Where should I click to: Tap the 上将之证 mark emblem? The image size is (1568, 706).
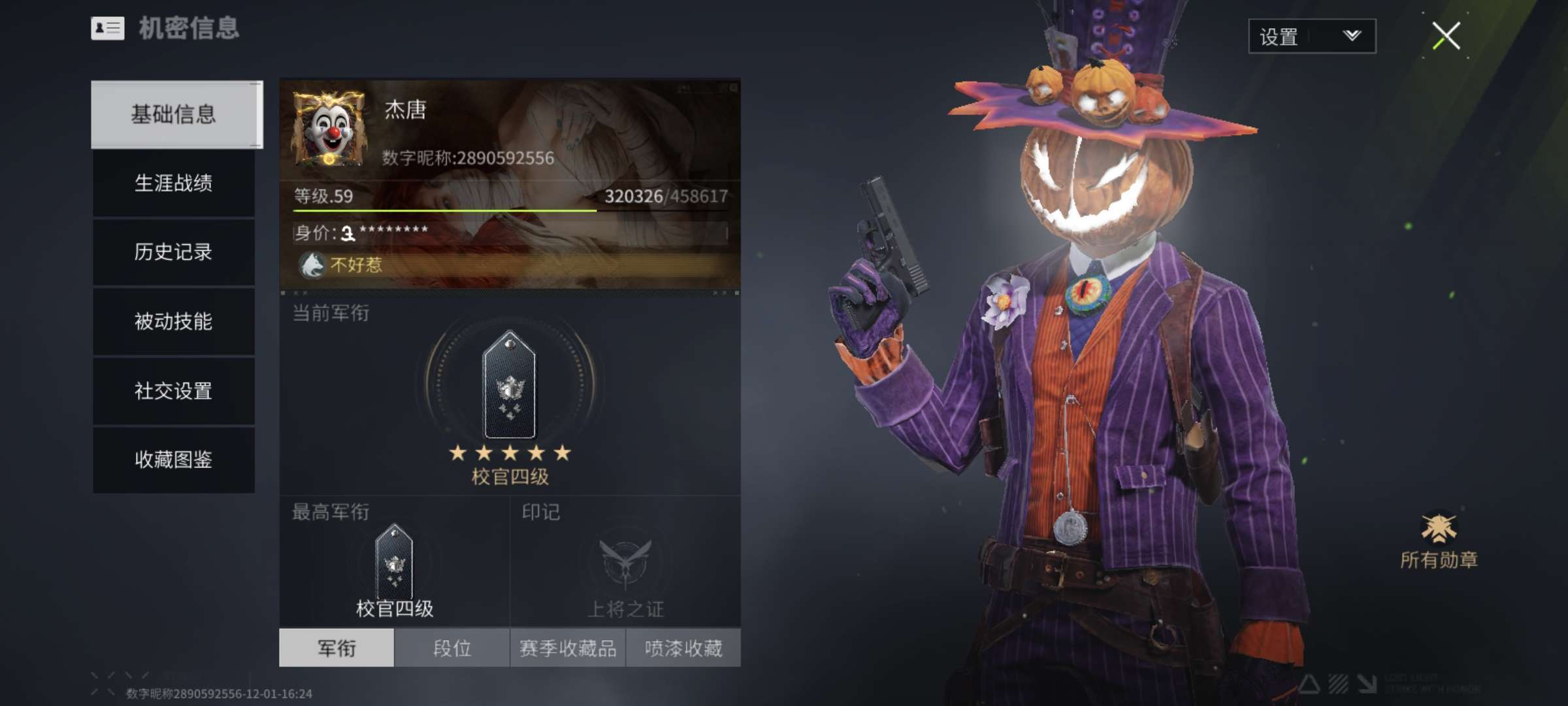(x=626, y=563)
